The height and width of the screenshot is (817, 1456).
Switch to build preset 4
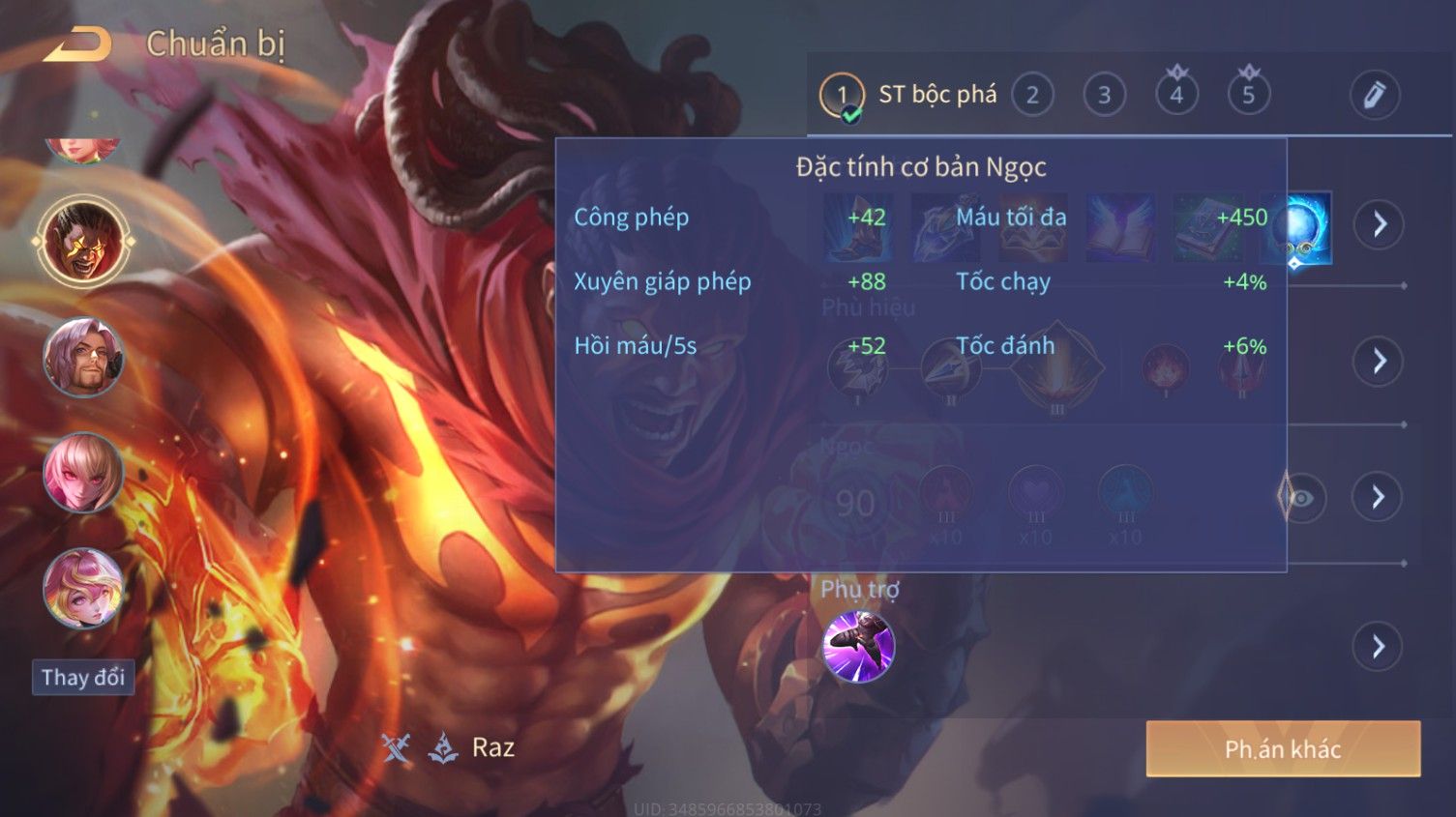[x=1176, y=95]
